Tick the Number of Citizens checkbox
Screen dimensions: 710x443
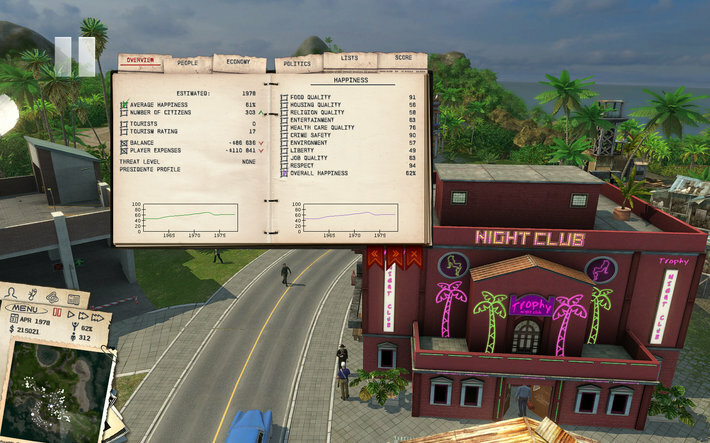click(x=124, y=113)
